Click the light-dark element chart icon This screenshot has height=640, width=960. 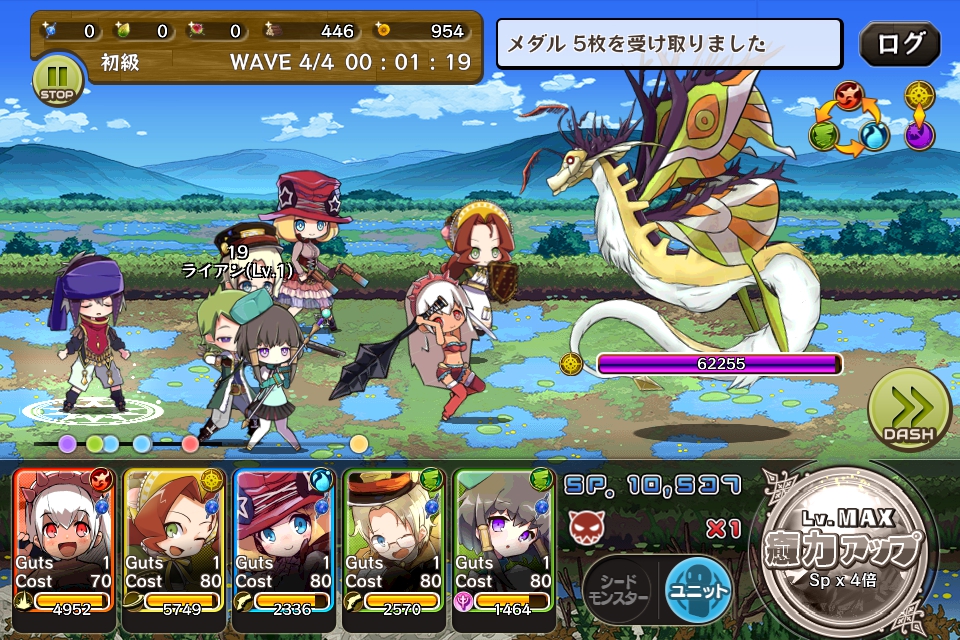coord(920,115)
